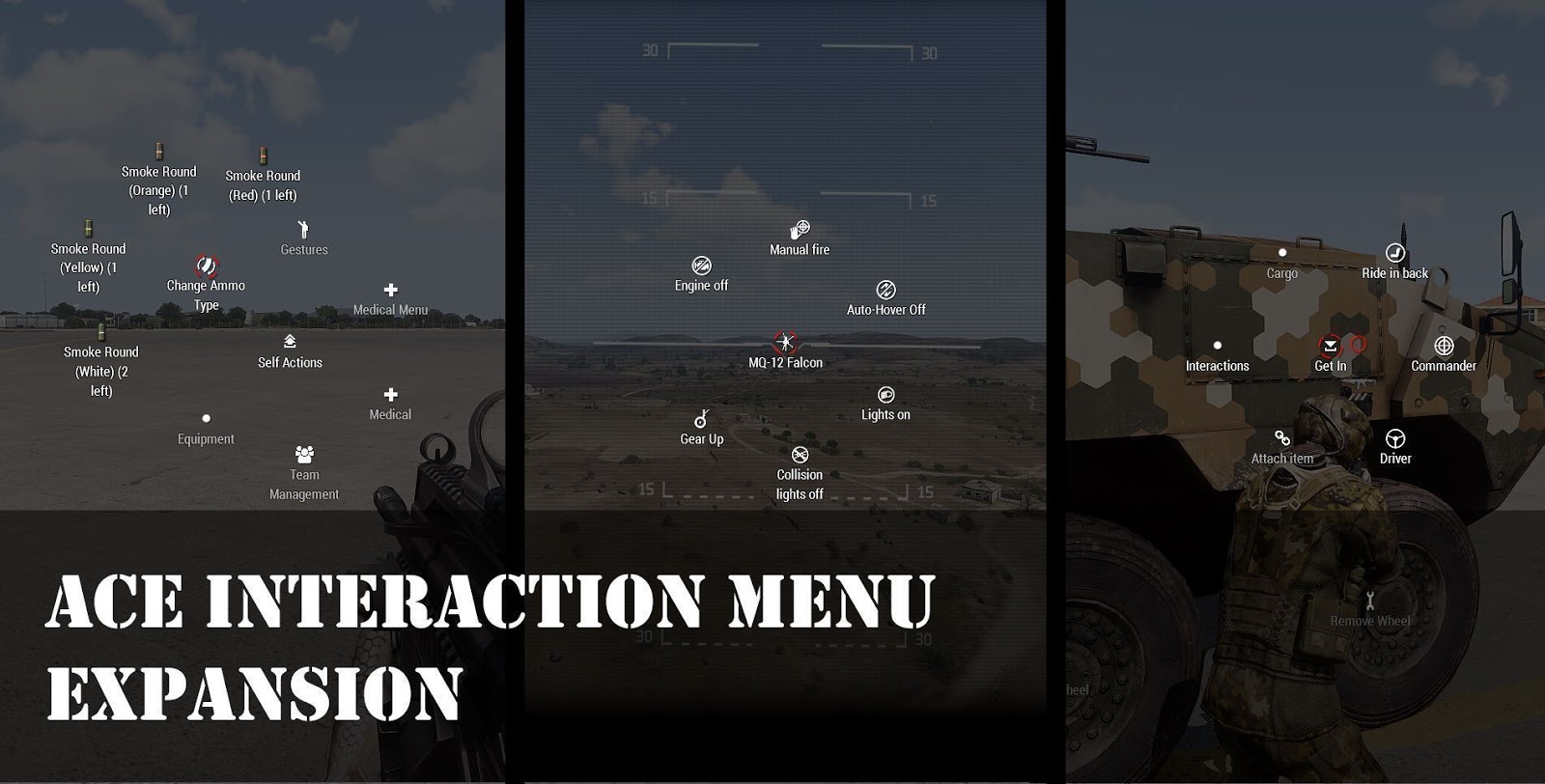Open the Equipment submenu node
The height and width of the screenshot is (784, 1545).
pyautogui.click(x=205, y=417)
